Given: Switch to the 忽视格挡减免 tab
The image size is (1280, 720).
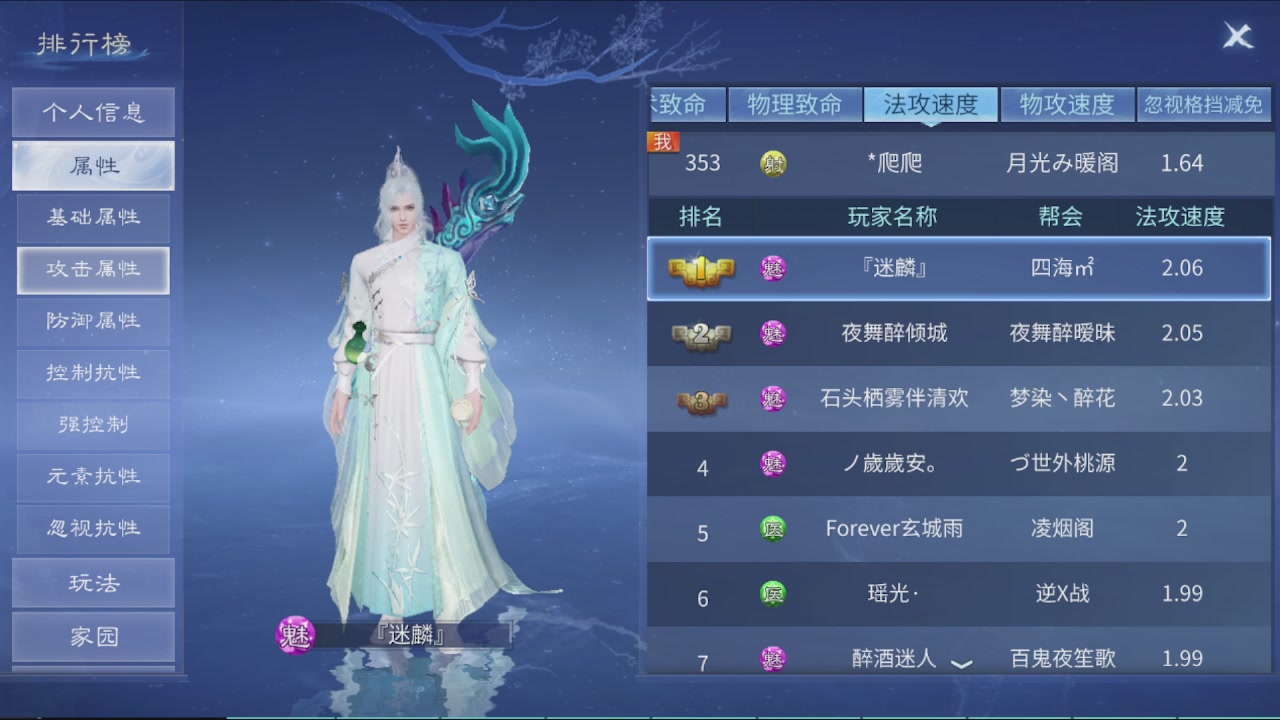Looking at the screenshot, I should (1204, 104).
